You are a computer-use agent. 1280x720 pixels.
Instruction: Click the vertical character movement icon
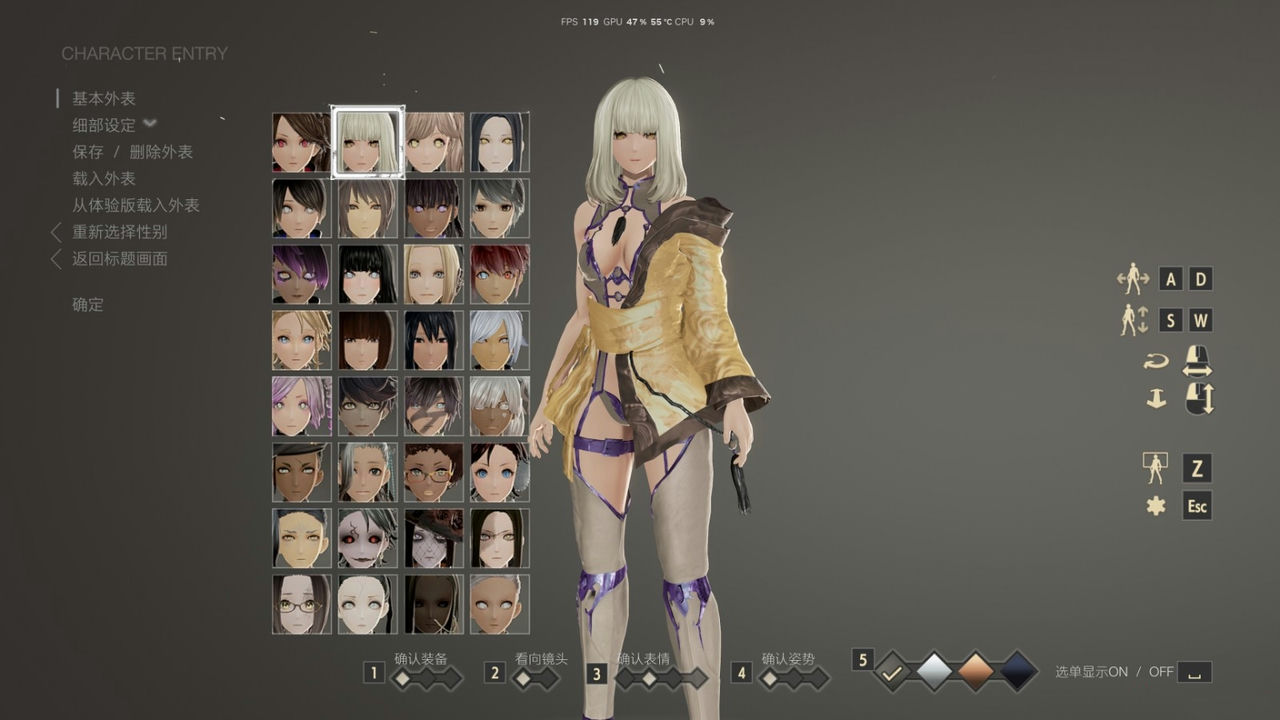tap(1135, 319)
